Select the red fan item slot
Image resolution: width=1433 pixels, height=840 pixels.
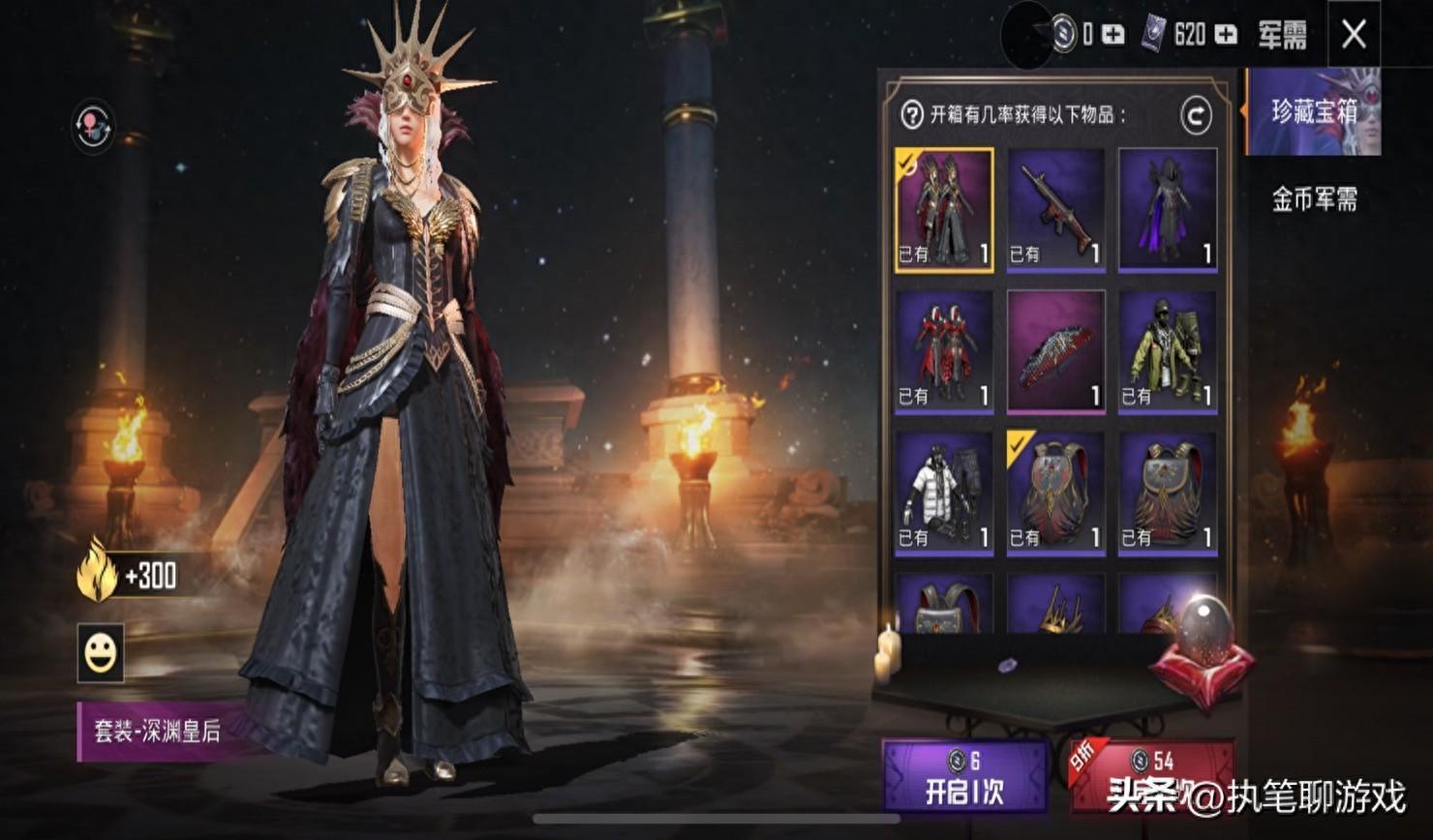(1055, 351)
